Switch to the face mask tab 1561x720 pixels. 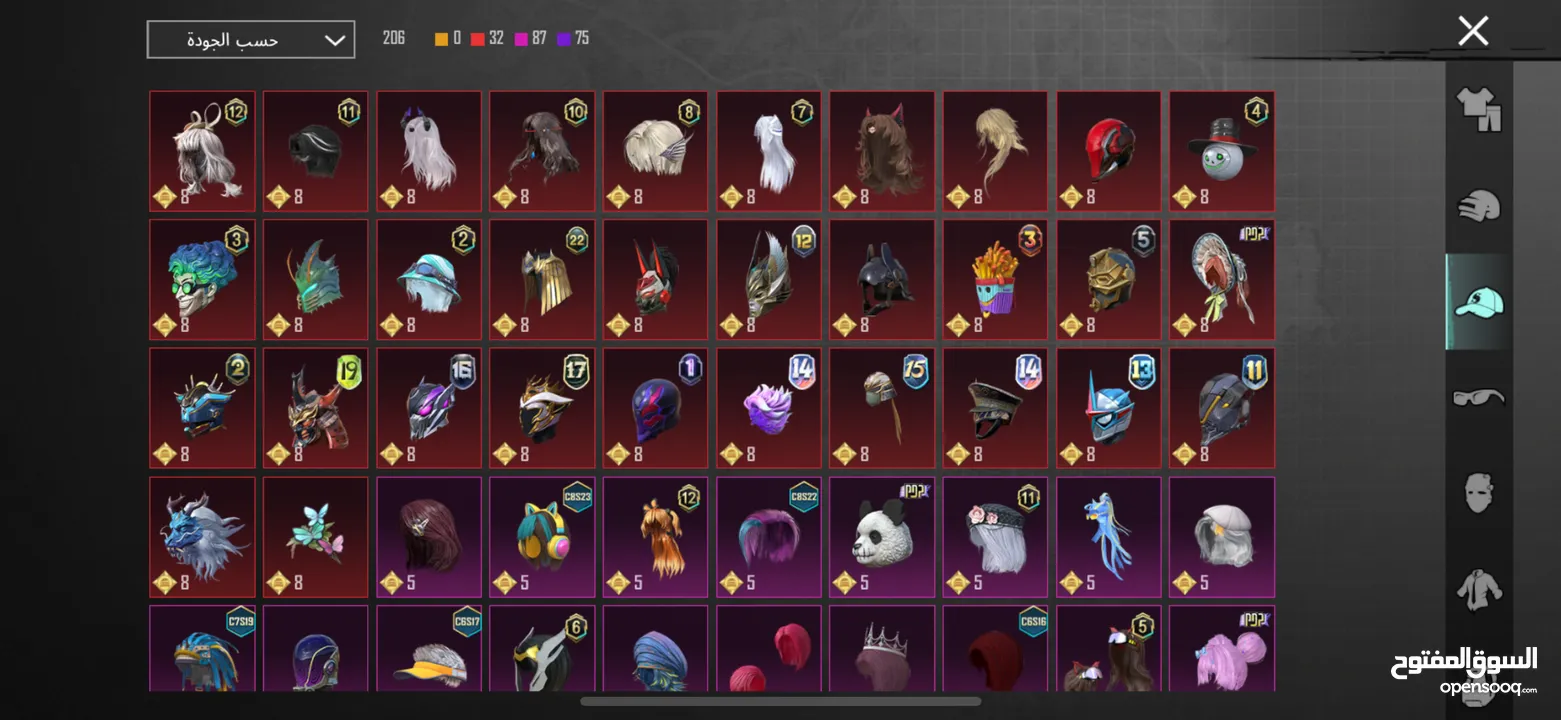point(1478,494)
